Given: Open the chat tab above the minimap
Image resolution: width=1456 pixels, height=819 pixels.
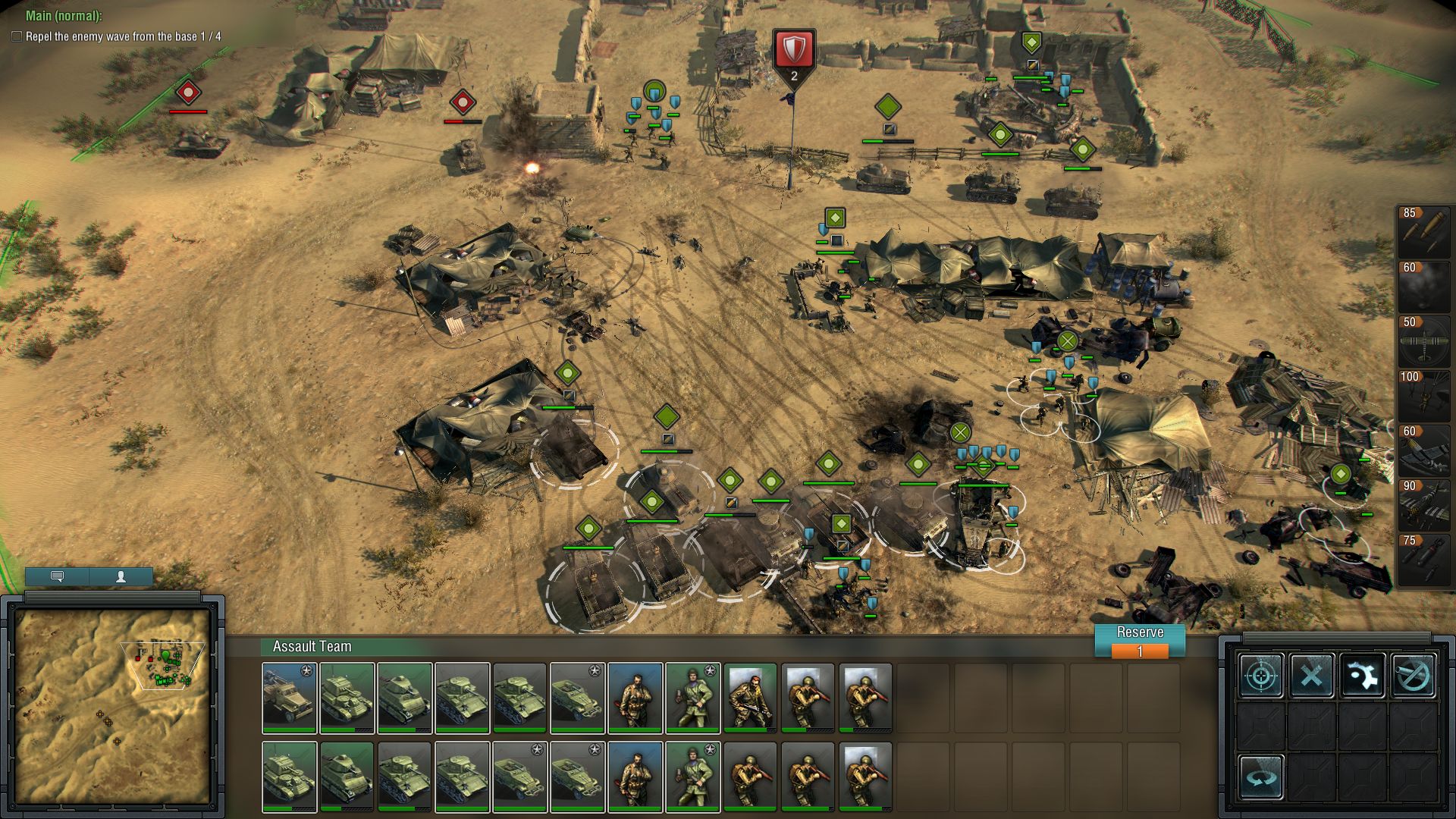Looking at the screenshot, I should coord(57,576).
